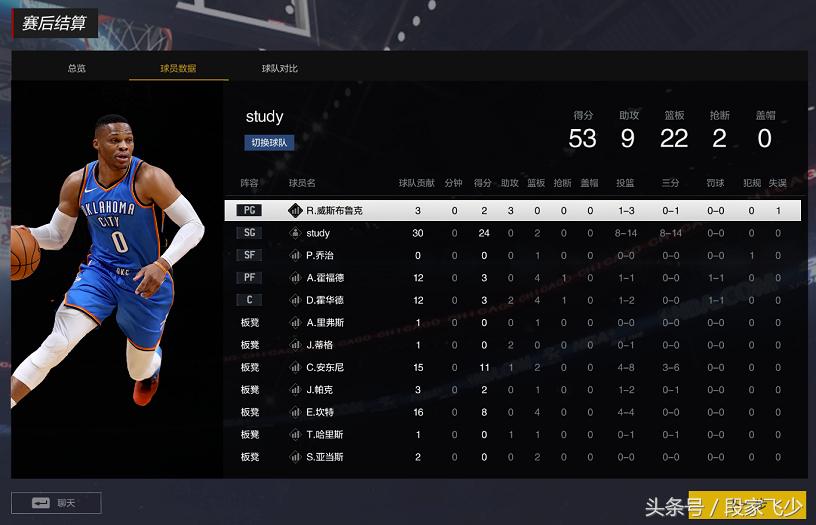Show the 球队对比 team comparison tab
816x525 pixels.
(280, 68)
